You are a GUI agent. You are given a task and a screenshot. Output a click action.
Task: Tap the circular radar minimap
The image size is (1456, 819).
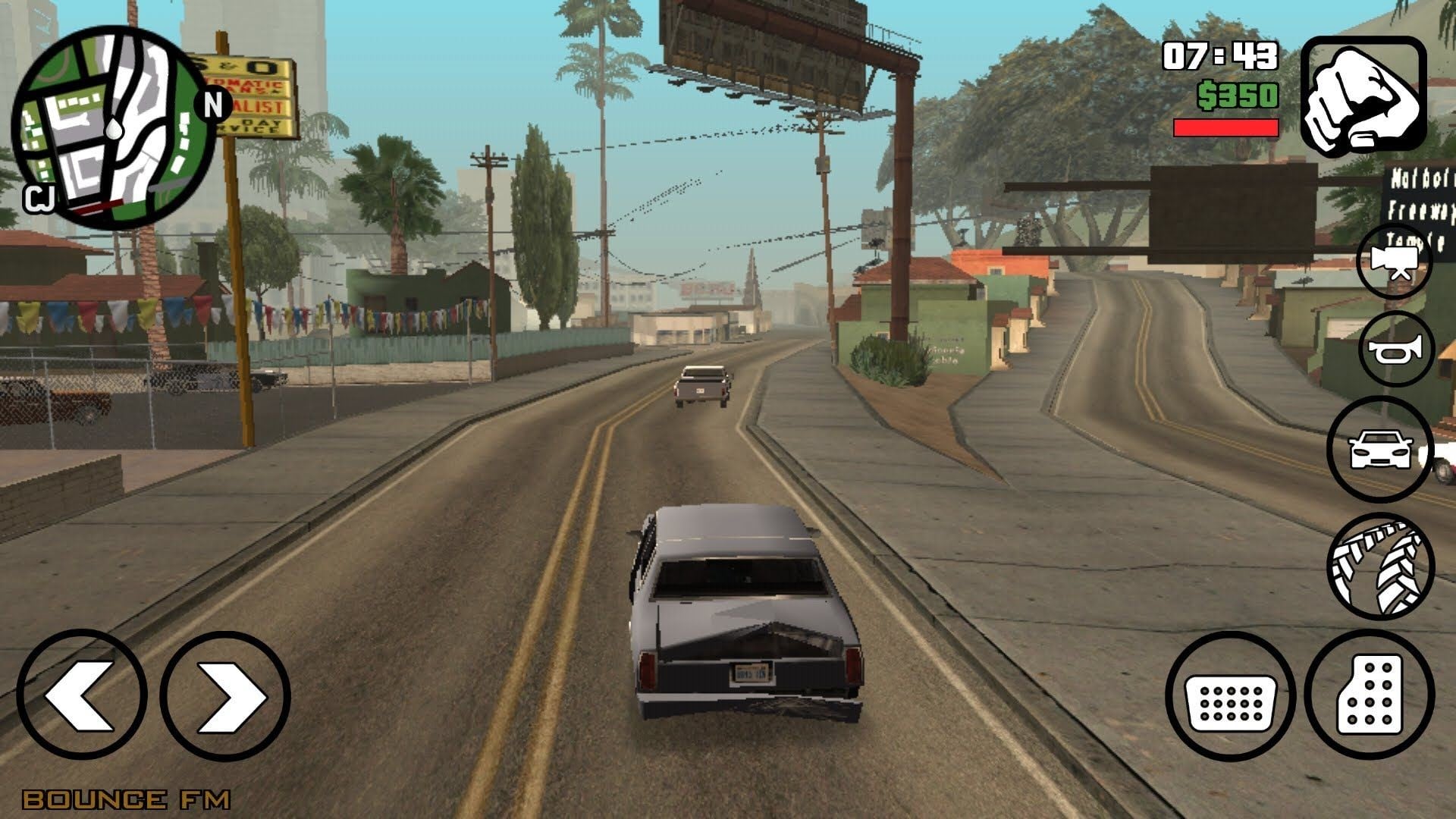pos(114,126)
